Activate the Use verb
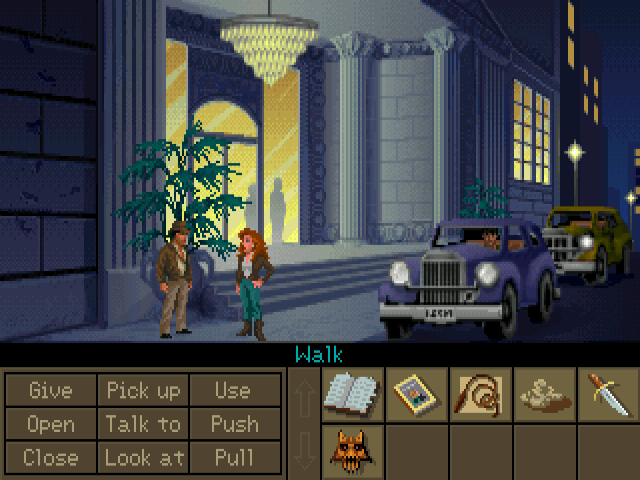The image size is (640, 480). point(232,390)
